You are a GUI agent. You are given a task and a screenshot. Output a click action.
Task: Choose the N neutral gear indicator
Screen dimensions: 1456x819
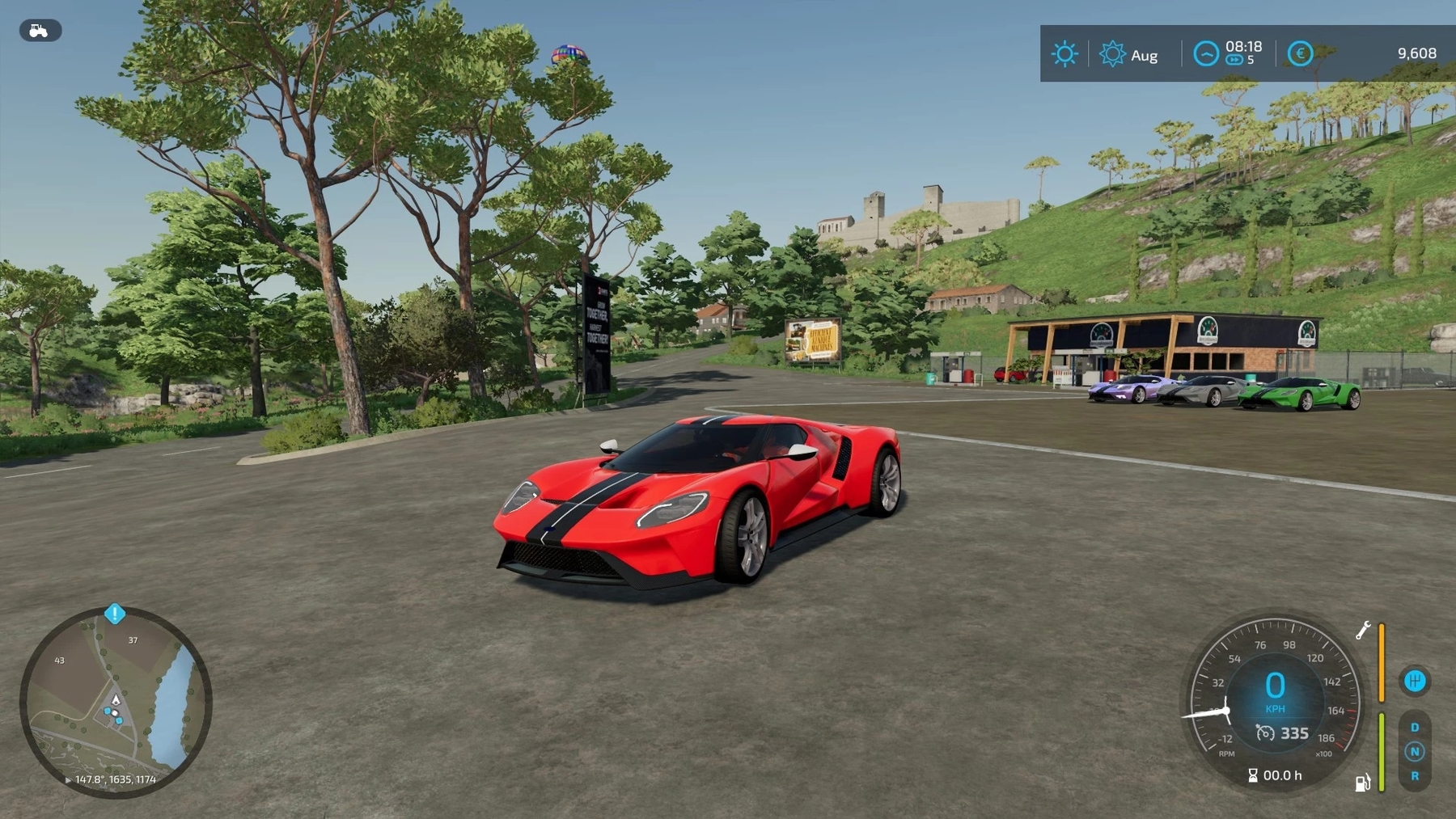pos(1415,752)
